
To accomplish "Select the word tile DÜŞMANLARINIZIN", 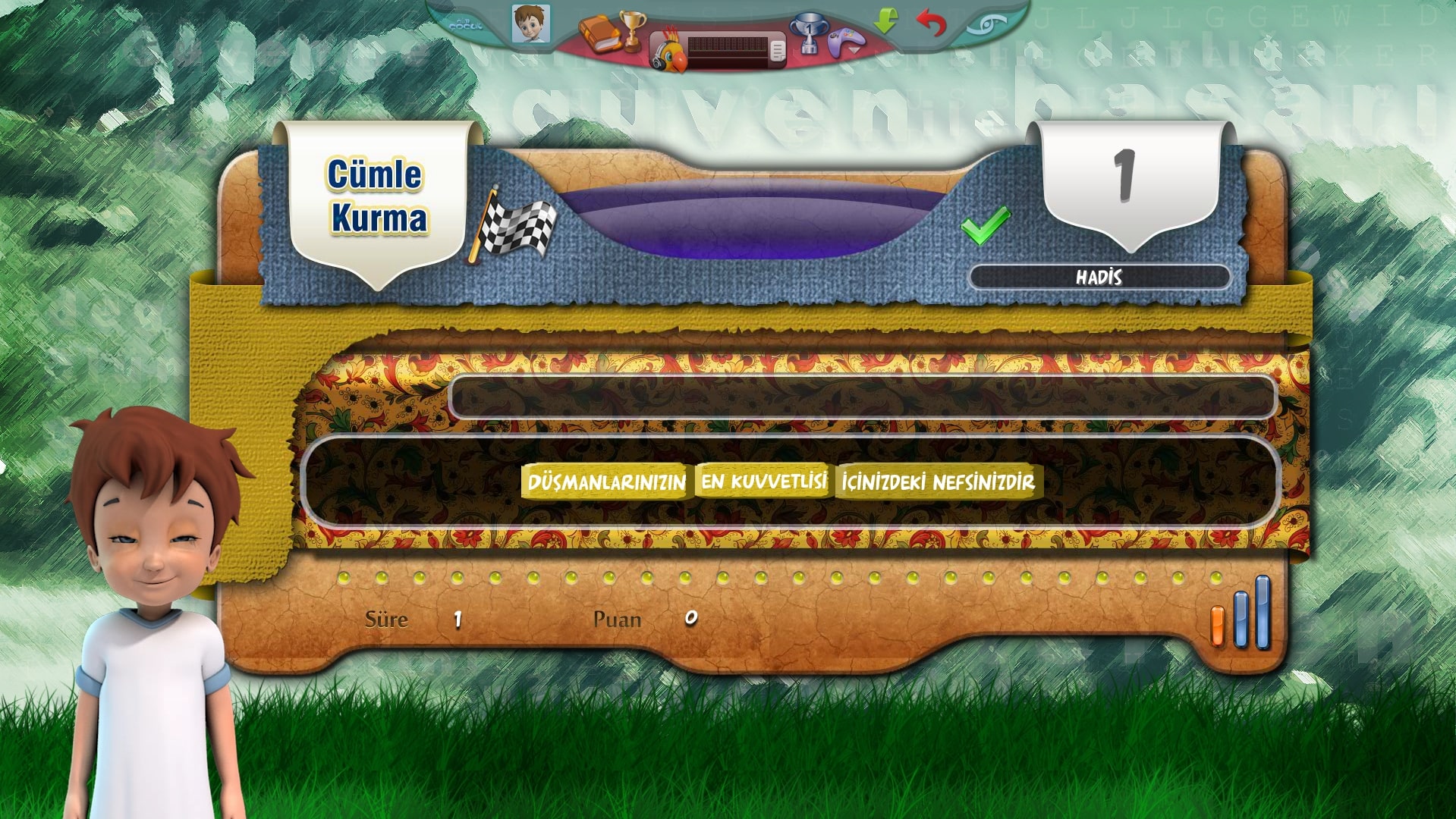I will tap(606, 482).
